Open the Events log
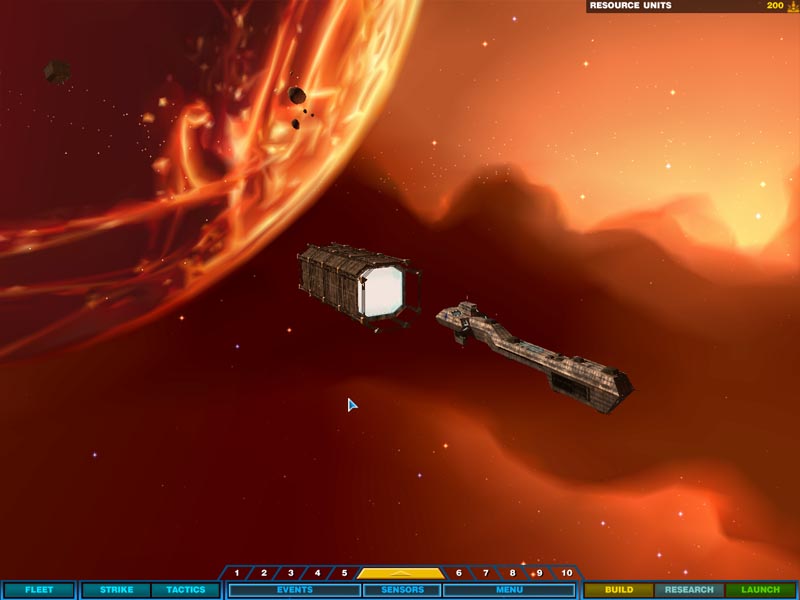Viewport: 800px width, 600px height. 294,590
